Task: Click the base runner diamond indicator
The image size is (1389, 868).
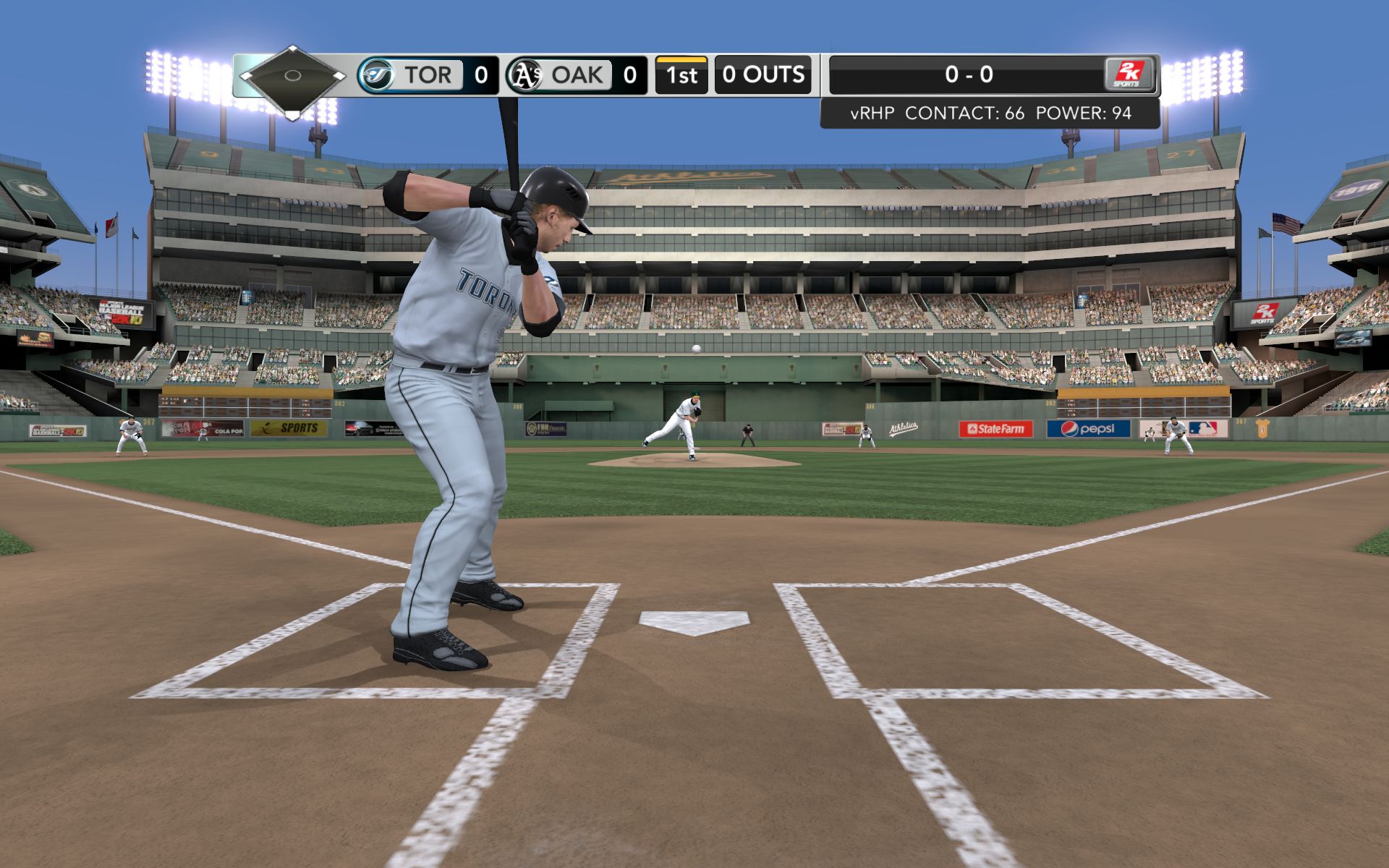Action: [x=292, y=76]
